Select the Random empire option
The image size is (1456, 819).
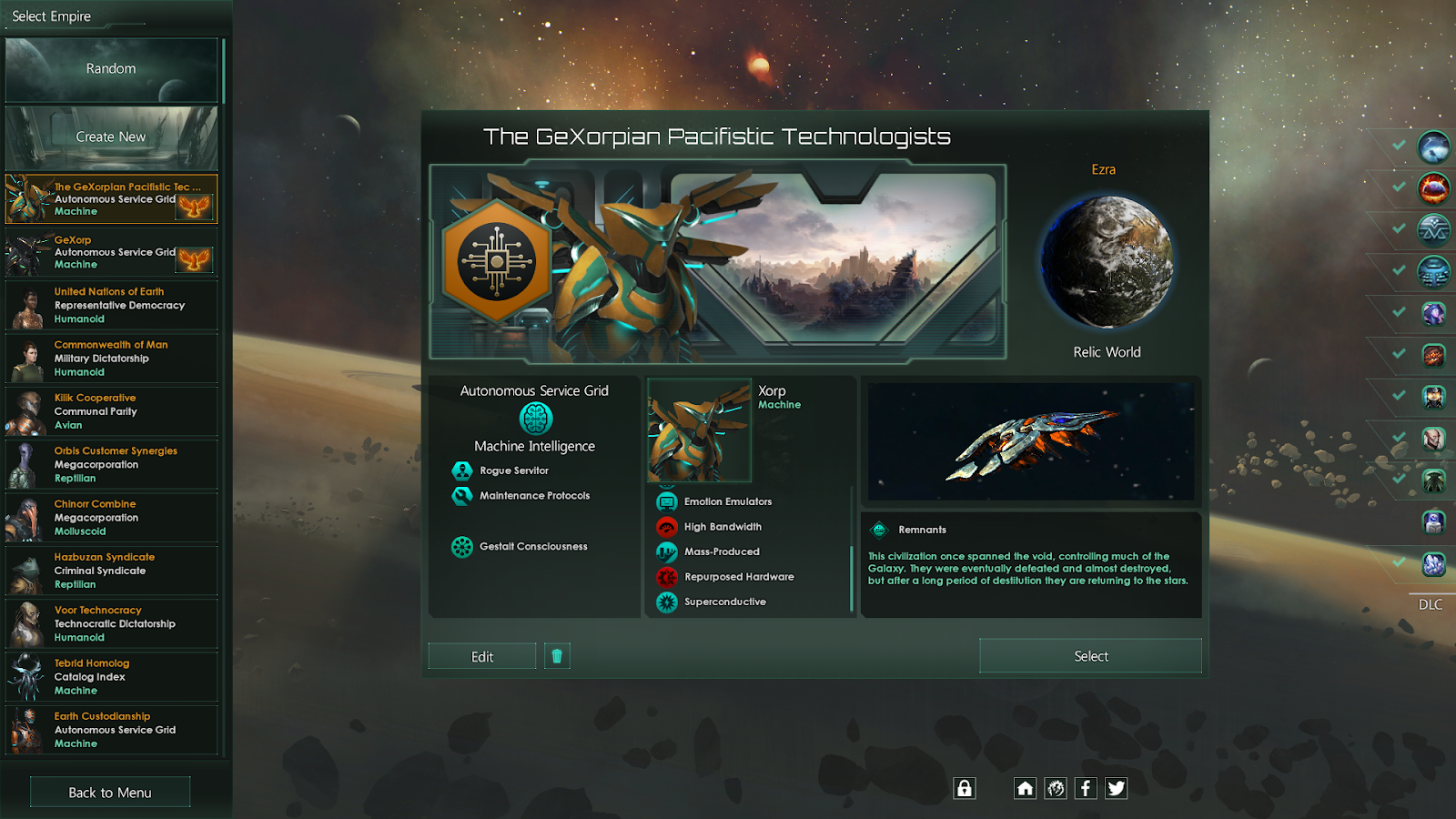tap(111, 69)
